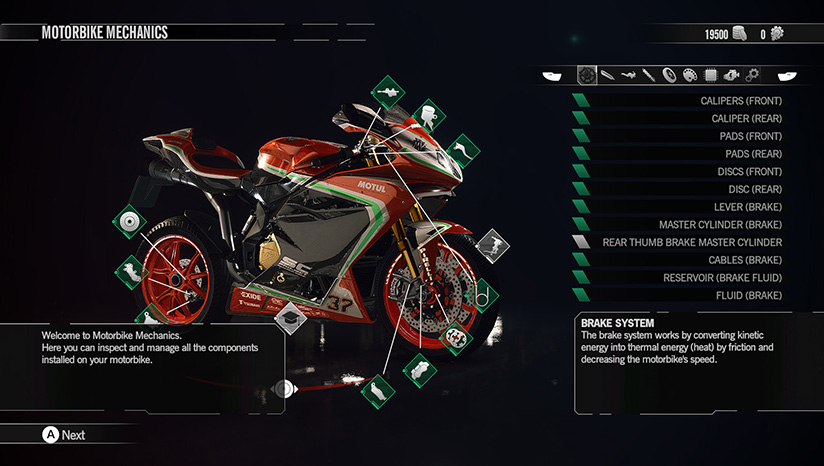The width and height of the screenshot is (824, 466).
Task: Switch to the electronics chip category tab
Action: tap(709, 75)
